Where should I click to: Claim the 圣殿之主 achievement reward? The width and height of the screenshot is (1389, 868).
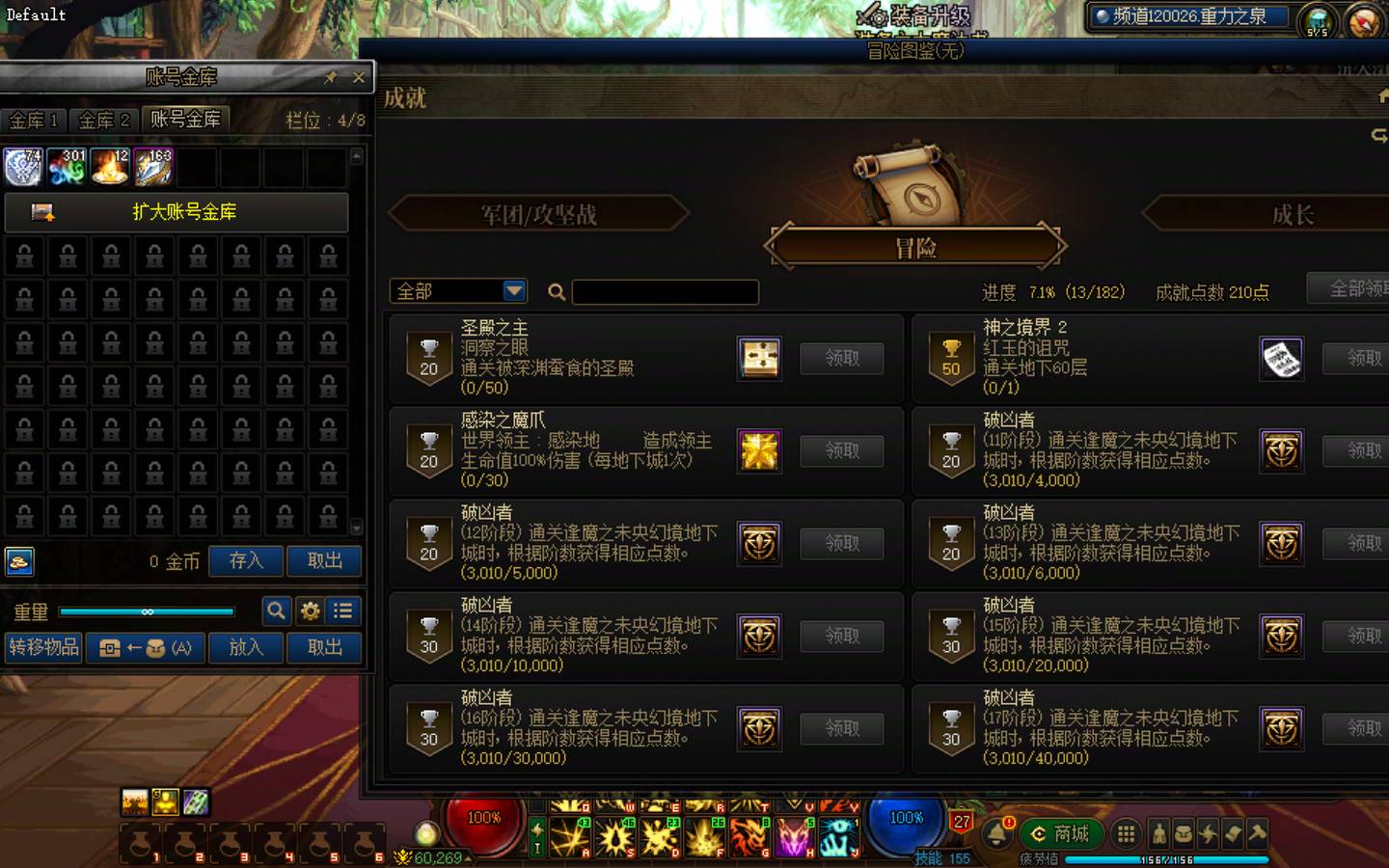(842, 358)
